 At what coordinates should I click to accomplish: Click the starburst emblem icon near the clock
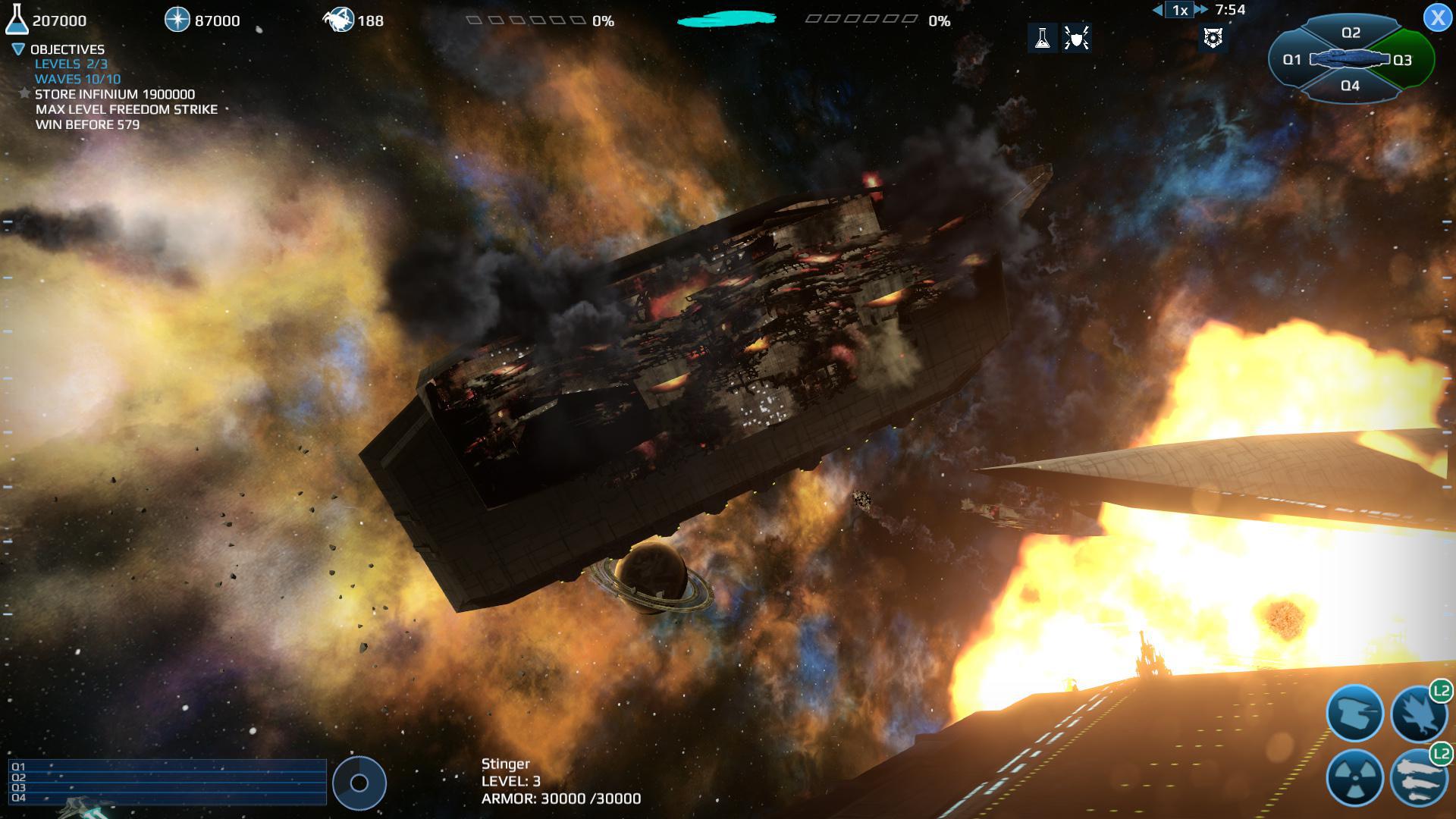[1213, 38]
